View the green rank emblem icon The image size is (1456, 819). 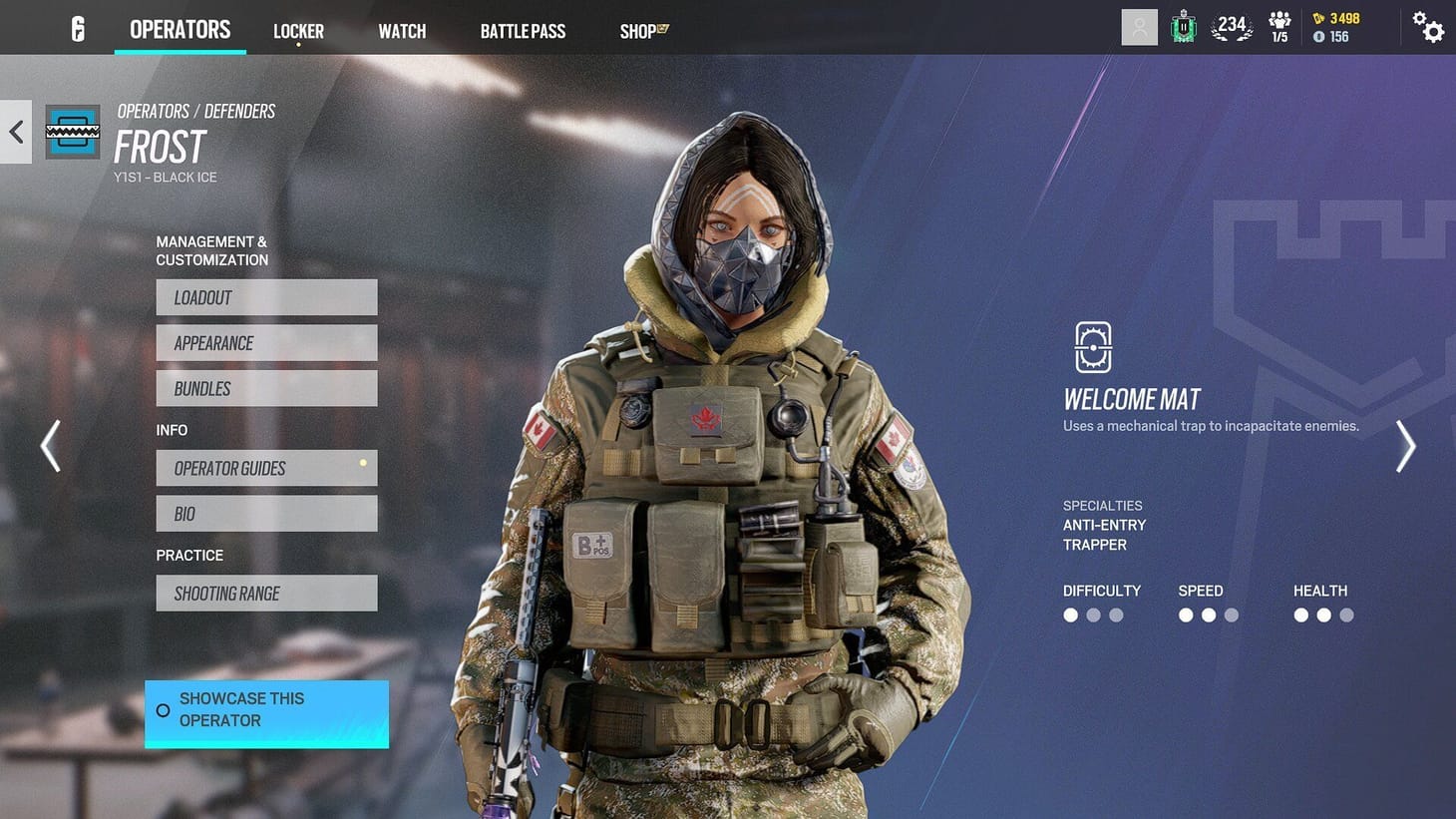tap(1183, 27)
